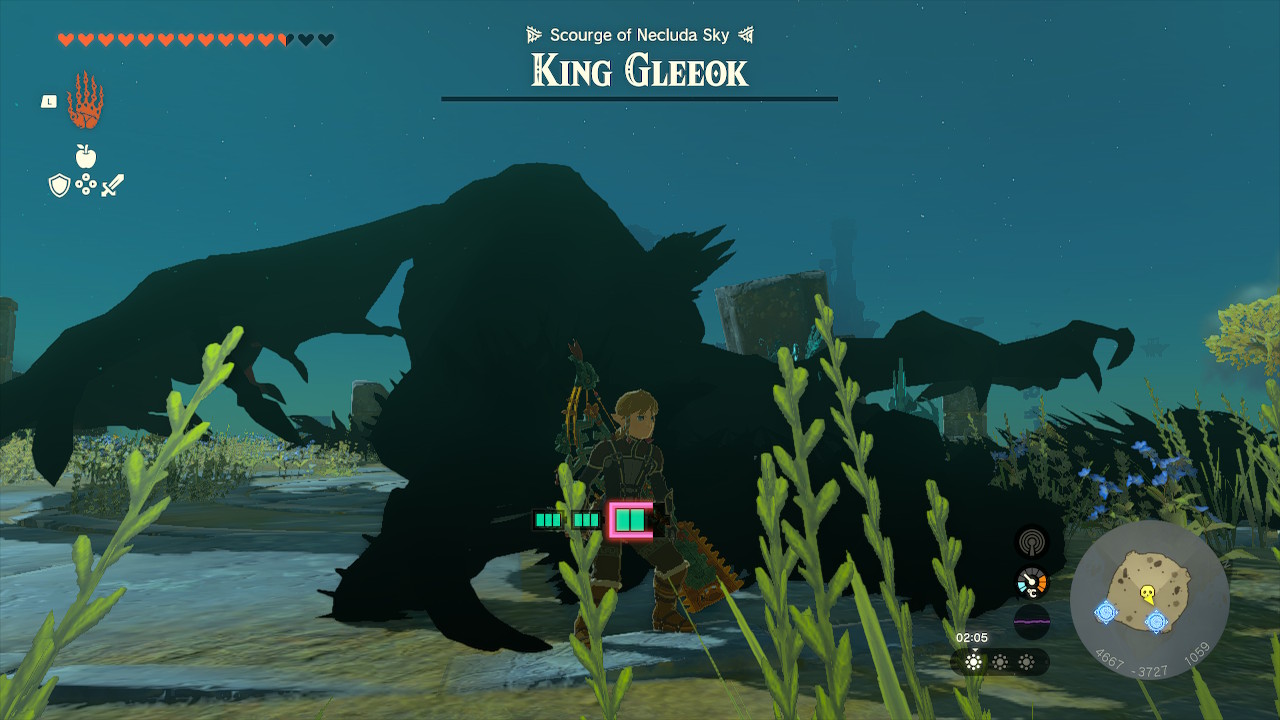This screenshot has height=720, width=1280.
Task: Select the apple item icon
Action: (86, 156)
